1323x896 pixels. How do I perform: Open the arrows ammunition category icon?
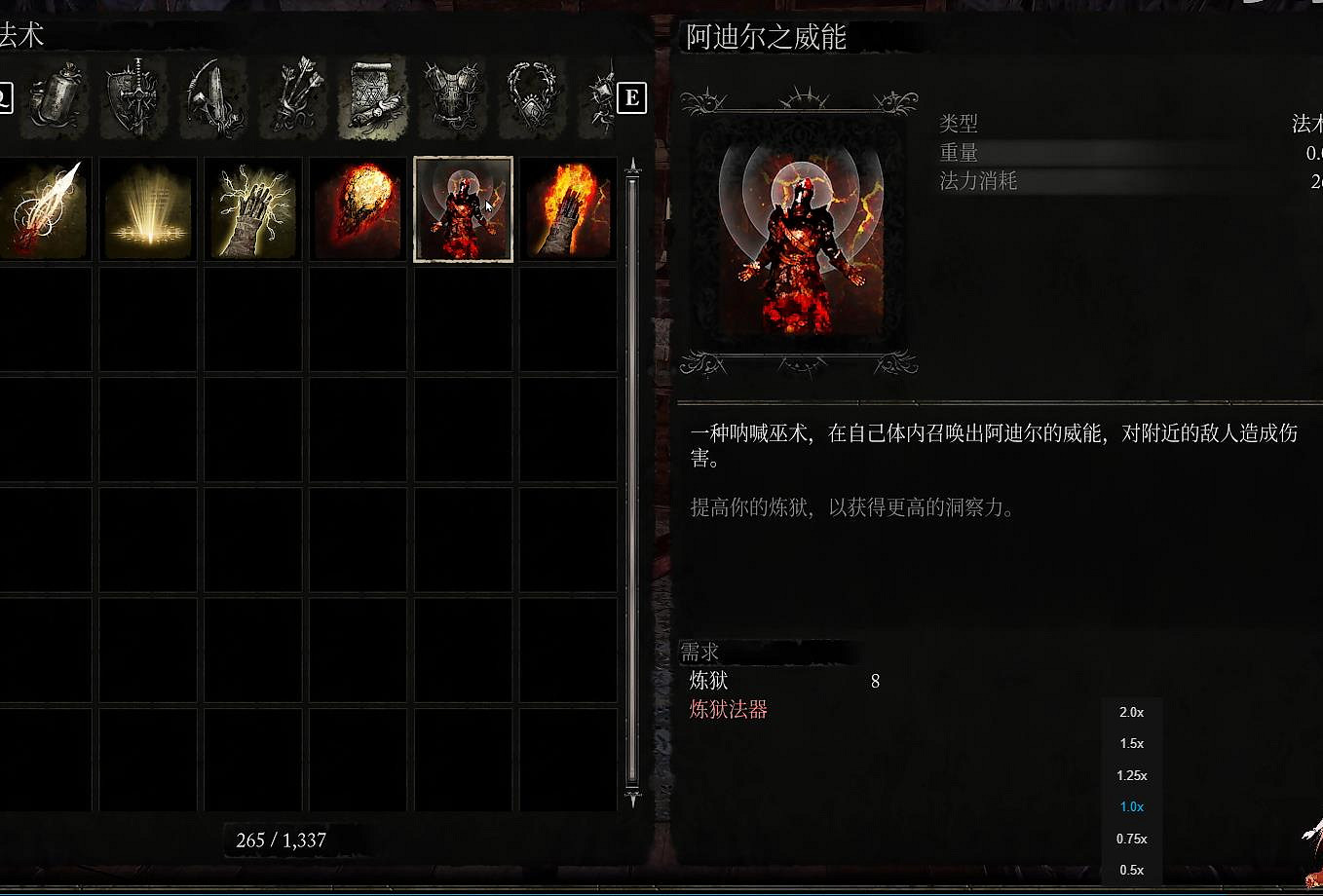[x=292, y=97]
